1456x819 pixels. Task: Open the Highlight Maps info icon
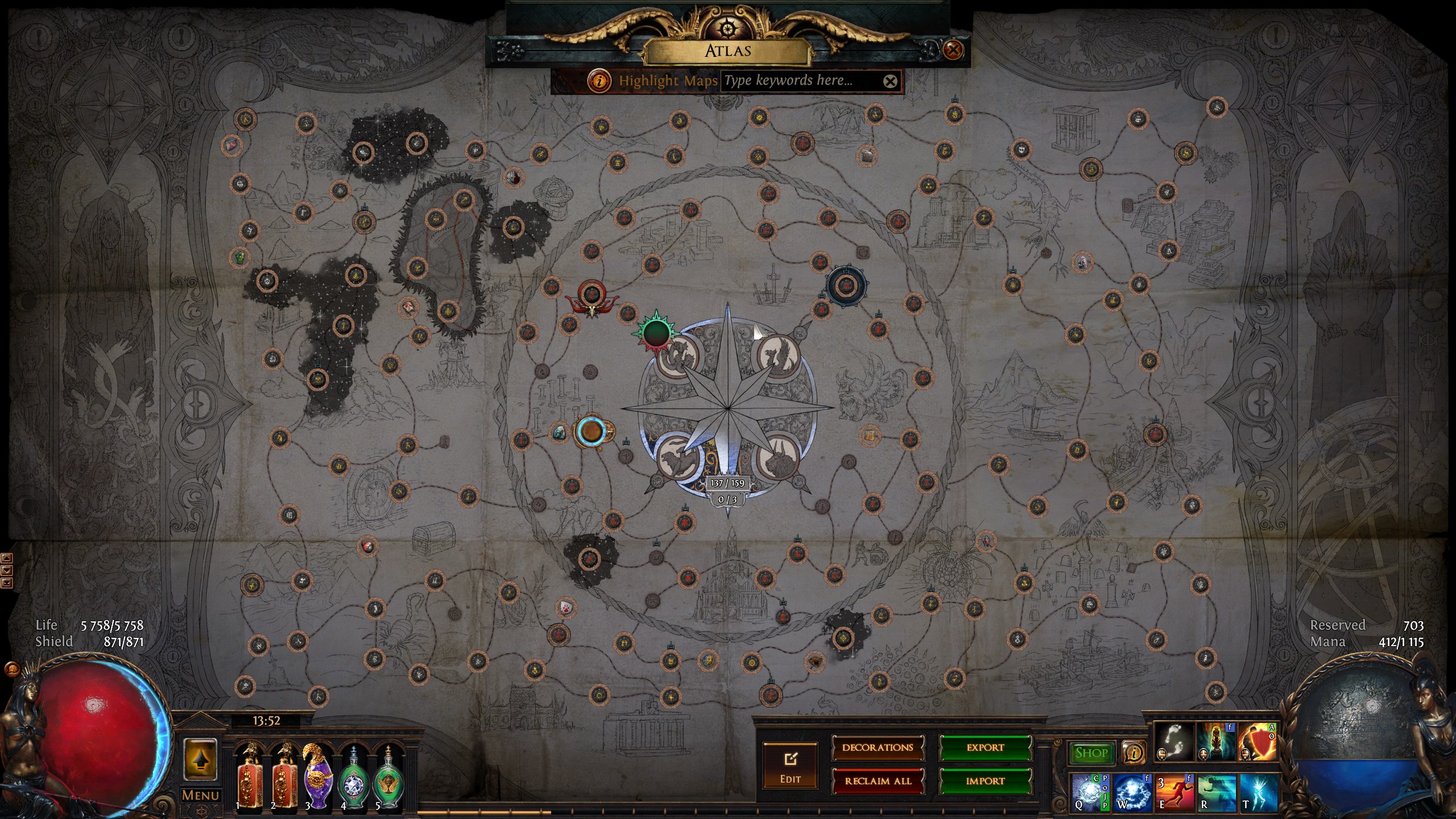pyautogui.click(x=599, y=81)
